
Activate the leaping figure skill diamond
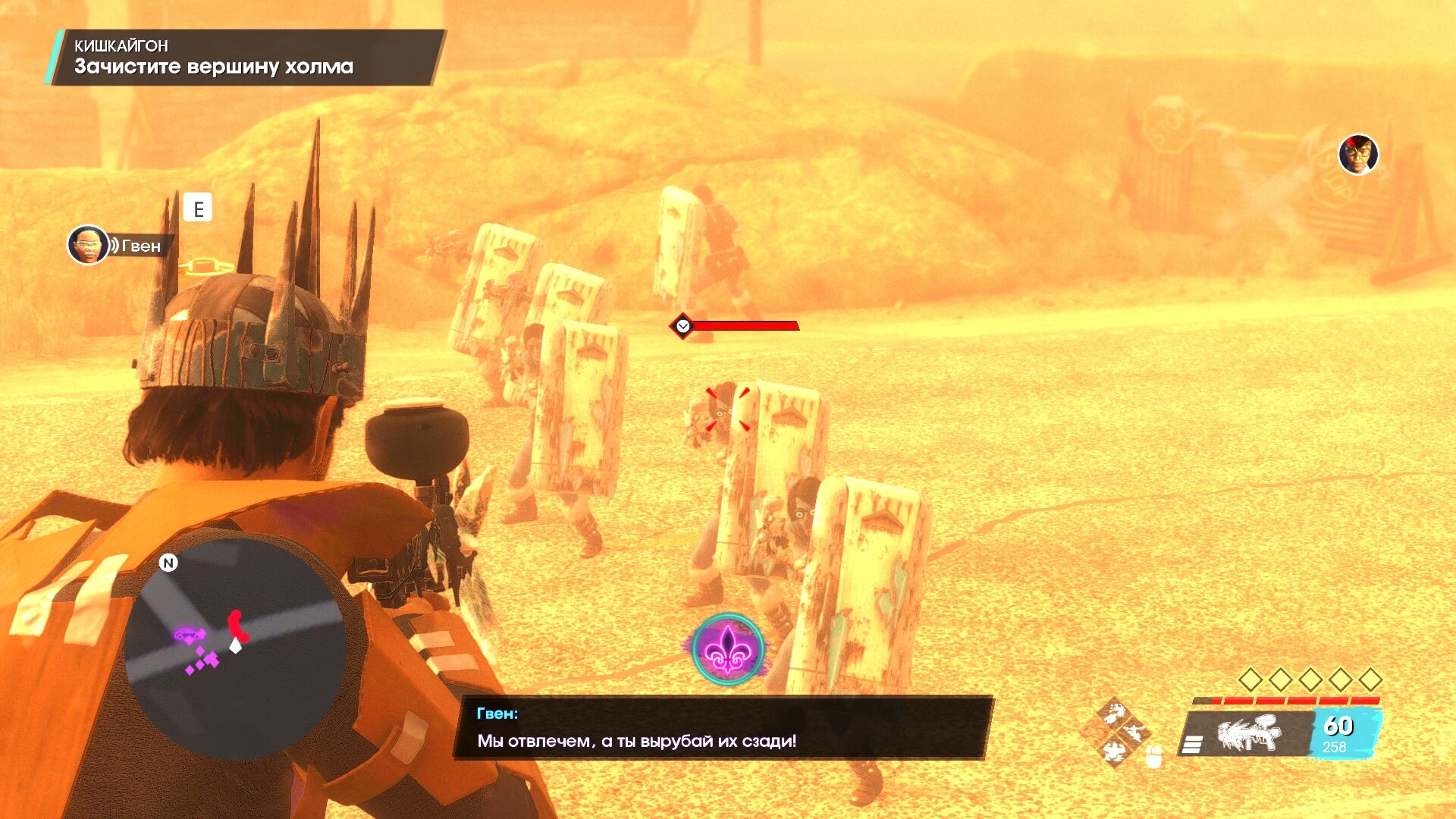[1134, 733]
